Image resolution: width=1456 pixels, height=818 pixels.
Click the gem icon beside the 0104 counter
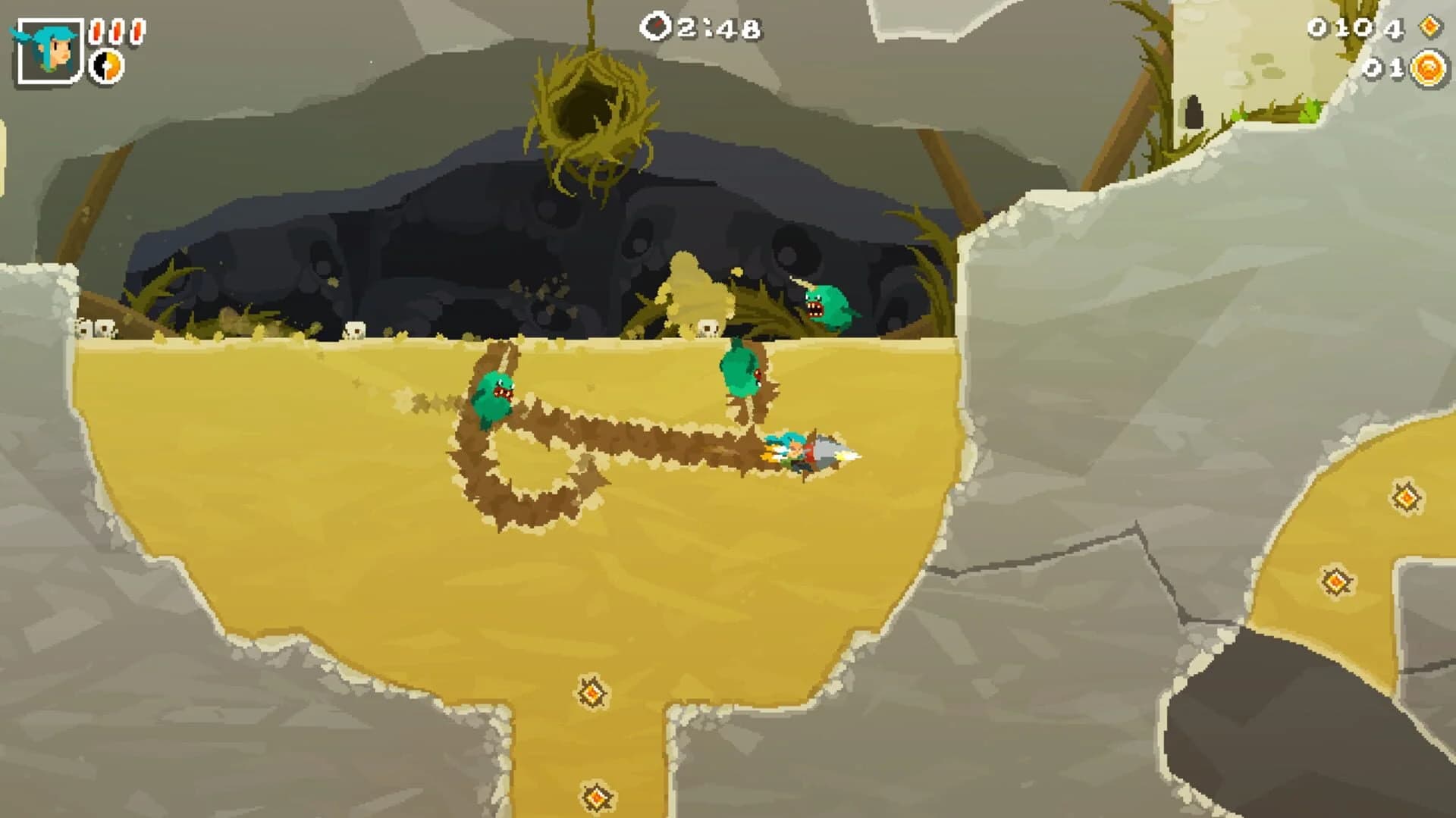(1430, 27)
